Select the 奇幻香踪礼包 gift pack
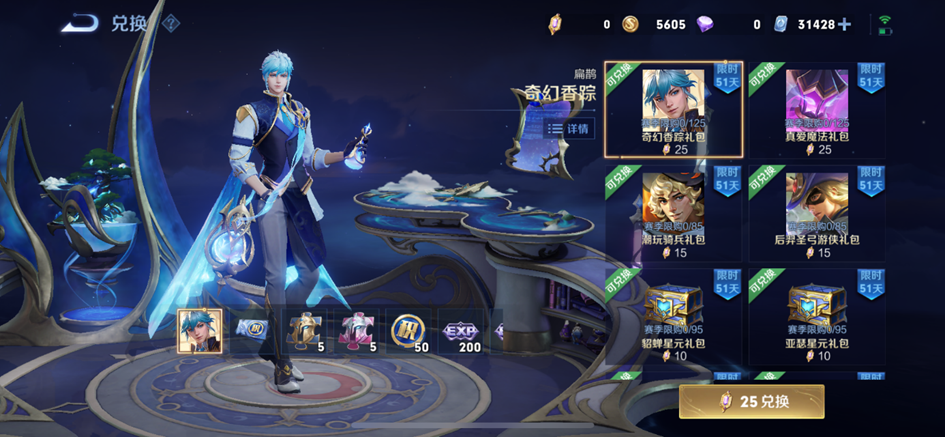This screenshot has width=945, height=437. click(x=673, y=109)
